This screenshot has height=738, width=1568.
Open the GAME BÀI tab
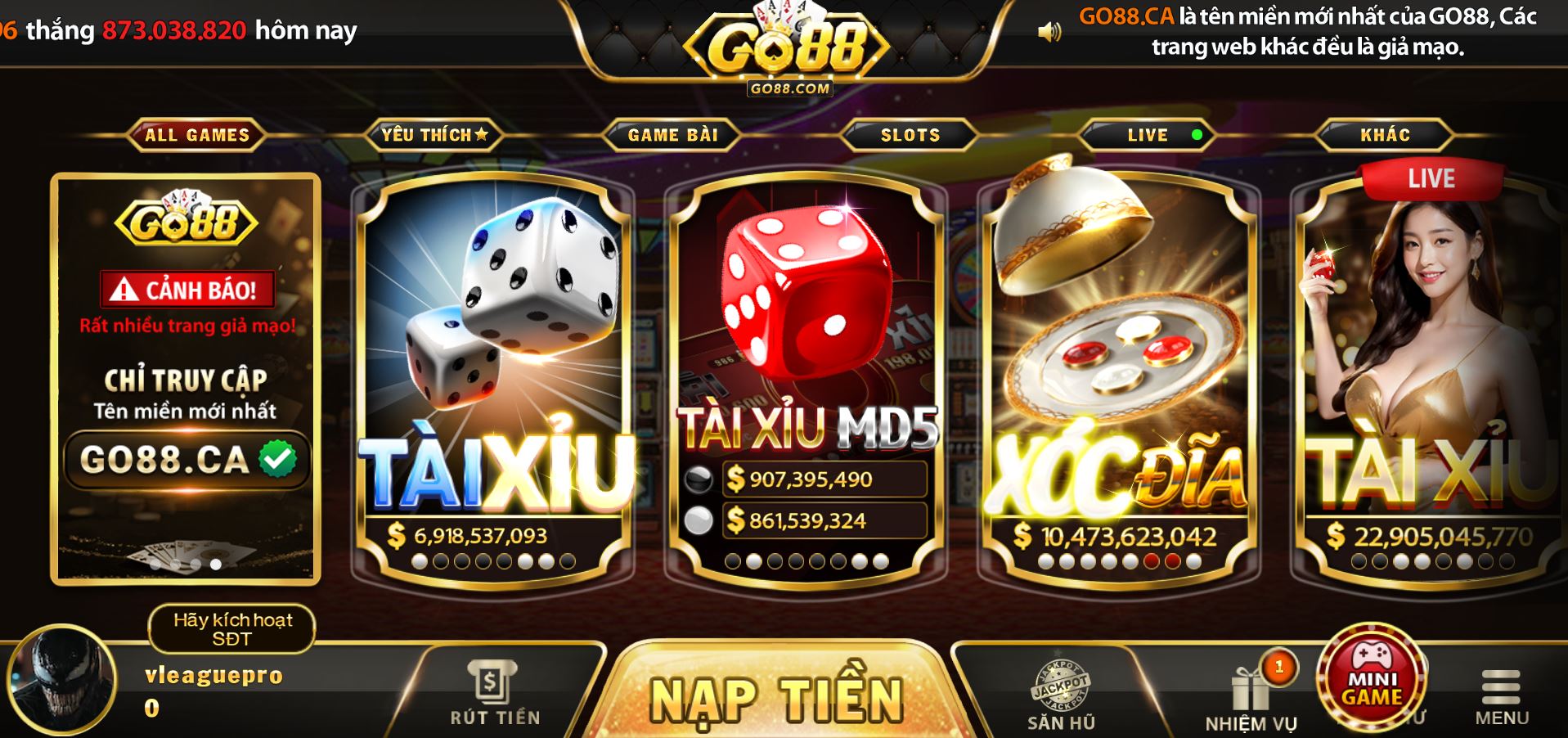671,135
